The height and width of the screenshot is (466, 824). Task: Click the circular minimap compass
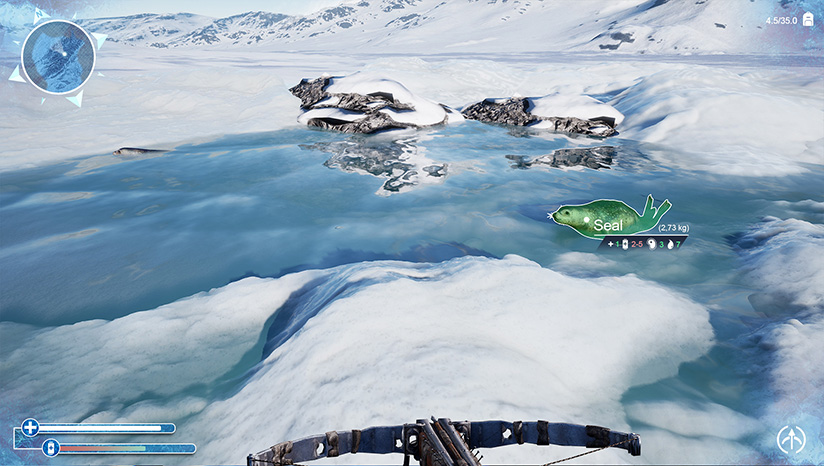pos(58,56)
